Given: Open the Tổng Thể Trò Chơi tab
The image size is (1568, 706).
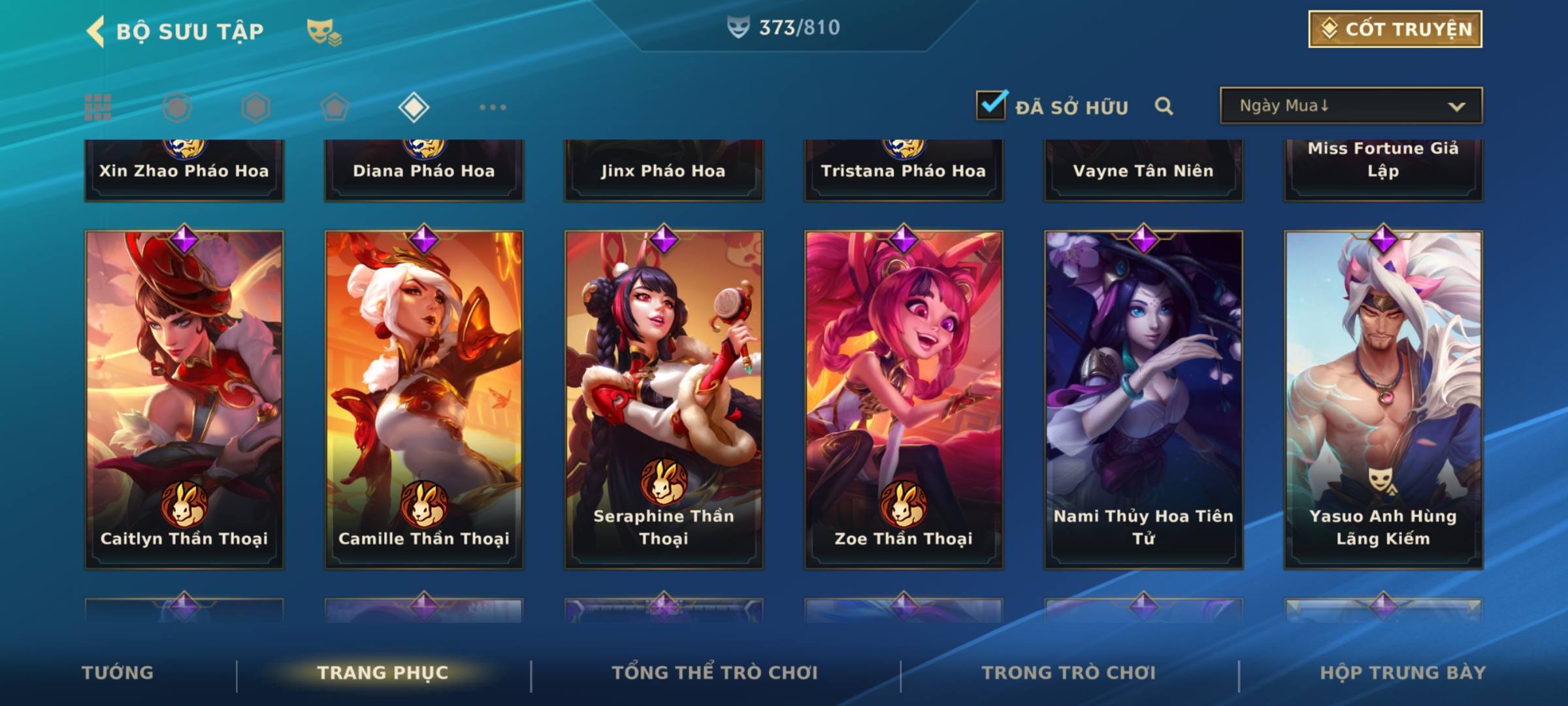Looking at the screenshot, I should pyautogui.click(x=715, y=673).
